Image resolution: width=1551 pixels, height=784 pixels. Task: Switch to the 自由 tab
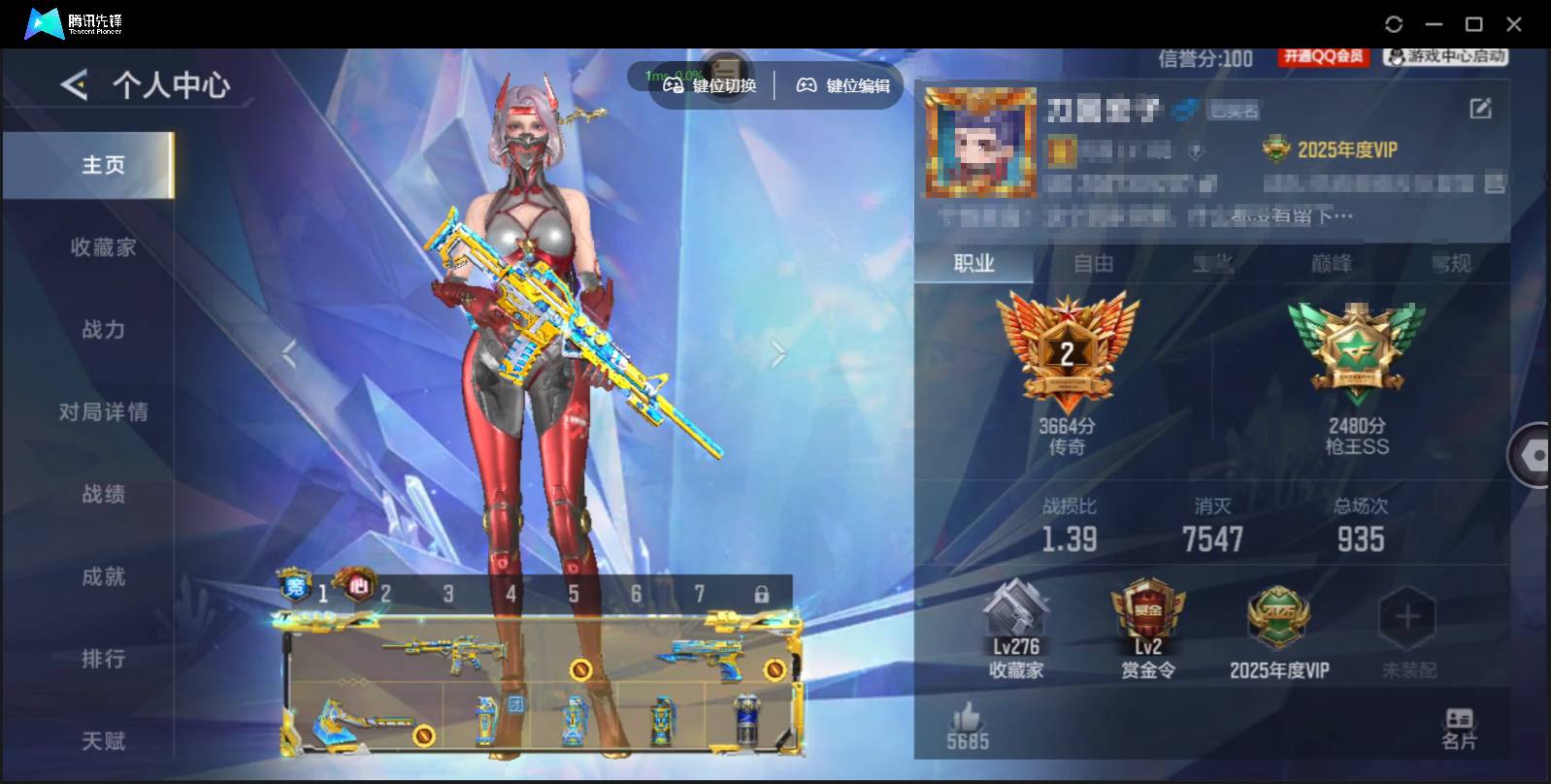coord(1093,263)
